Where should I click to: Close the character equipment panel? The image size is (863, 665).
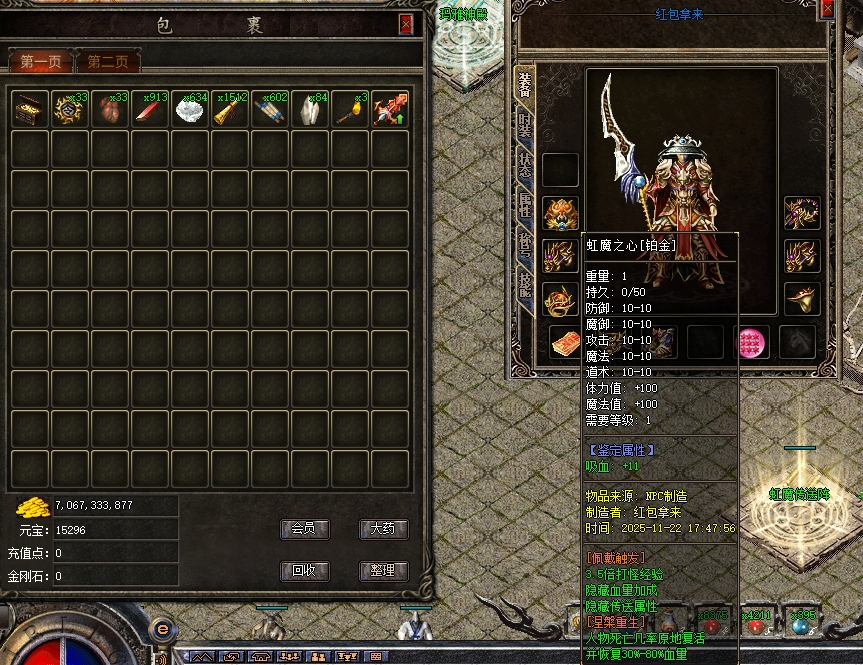pyautogui.click(x=827, y=9)
